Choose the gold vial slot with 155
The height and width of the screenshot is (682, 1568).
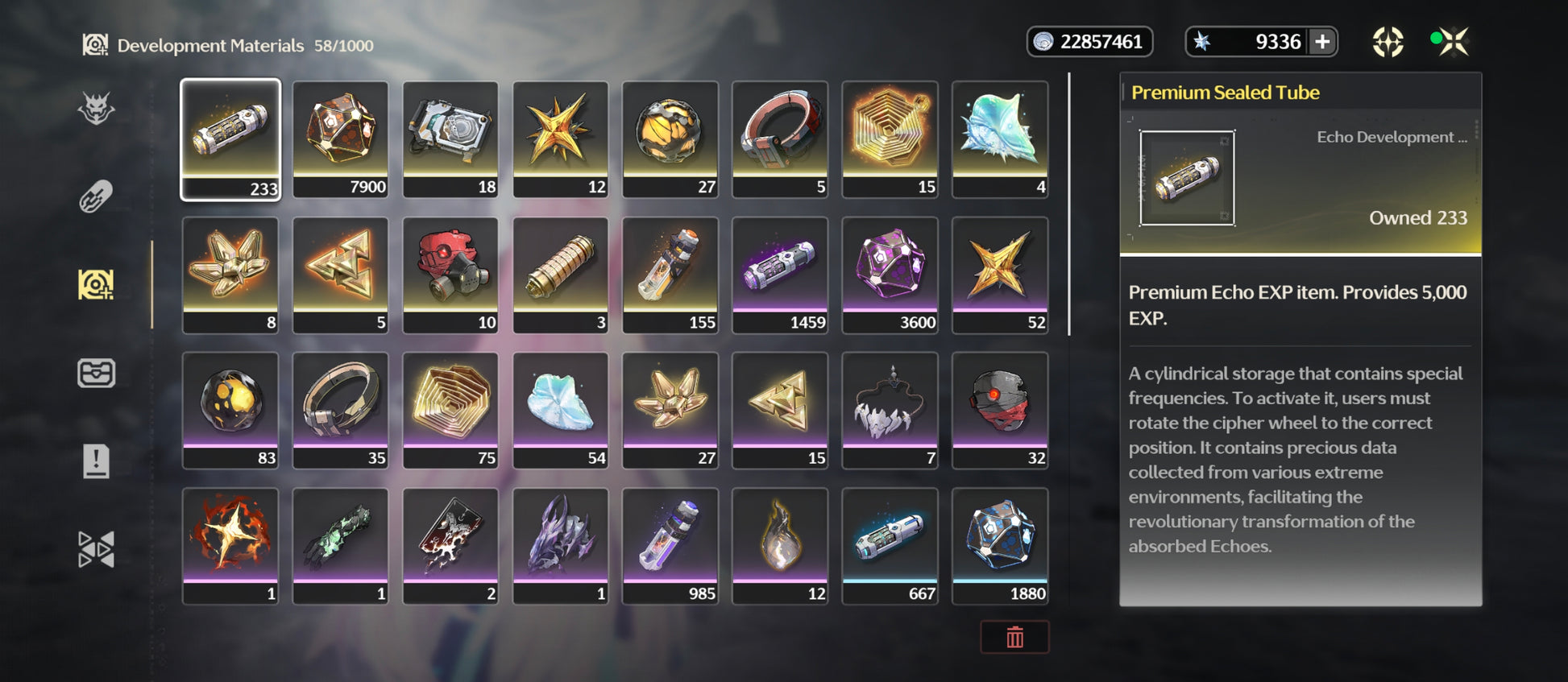coord(670,274)
